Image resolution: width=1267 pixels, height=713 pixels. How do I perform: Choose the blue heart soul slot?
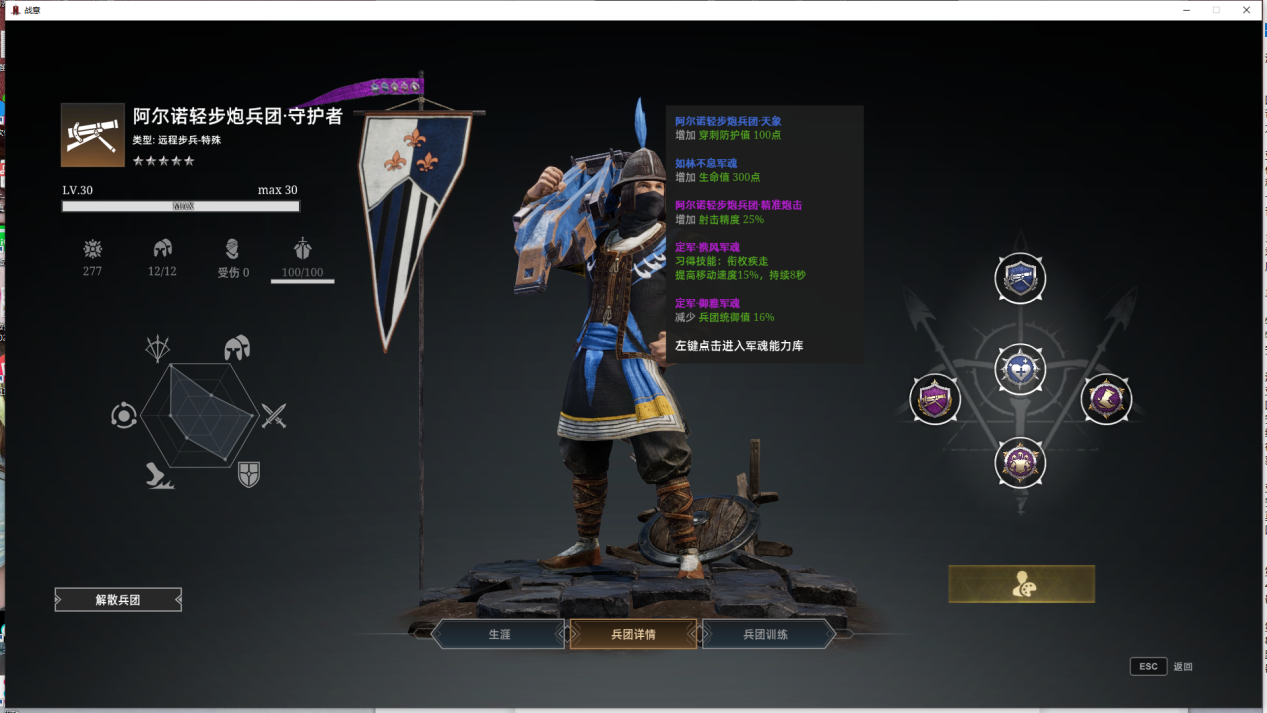click(1020, 370)
